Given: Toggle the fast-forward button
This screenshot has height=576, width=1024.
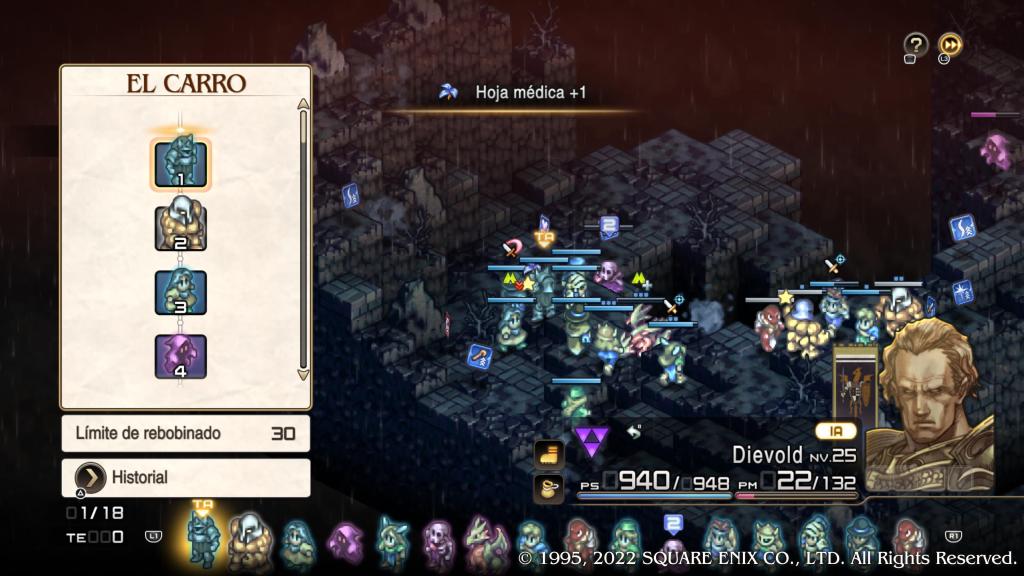Looking at the screenshot, I should click(x=950, y=45).
